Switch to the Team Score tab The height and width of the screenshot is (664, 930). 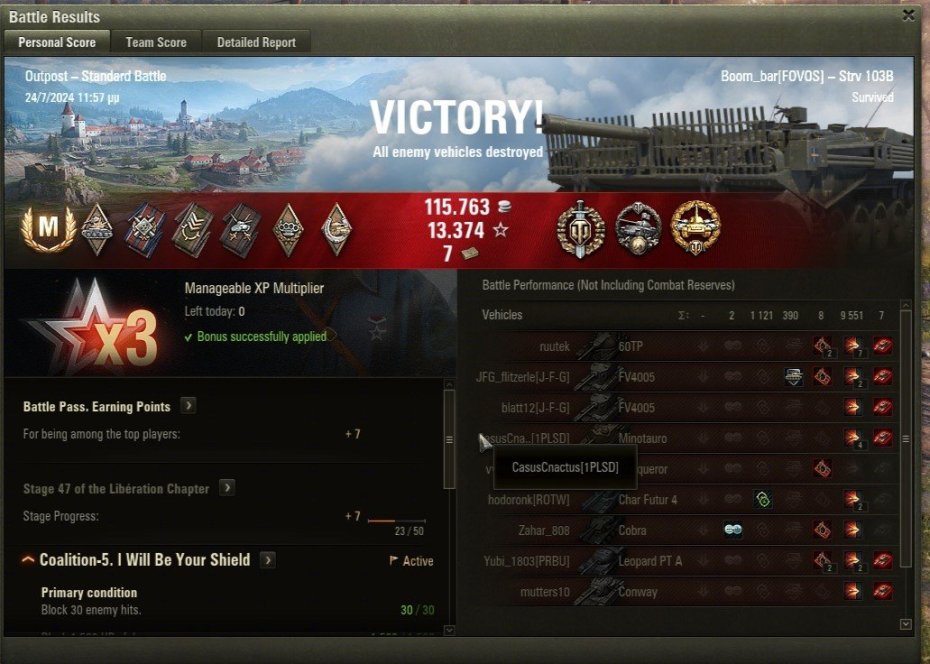(156, 42)
